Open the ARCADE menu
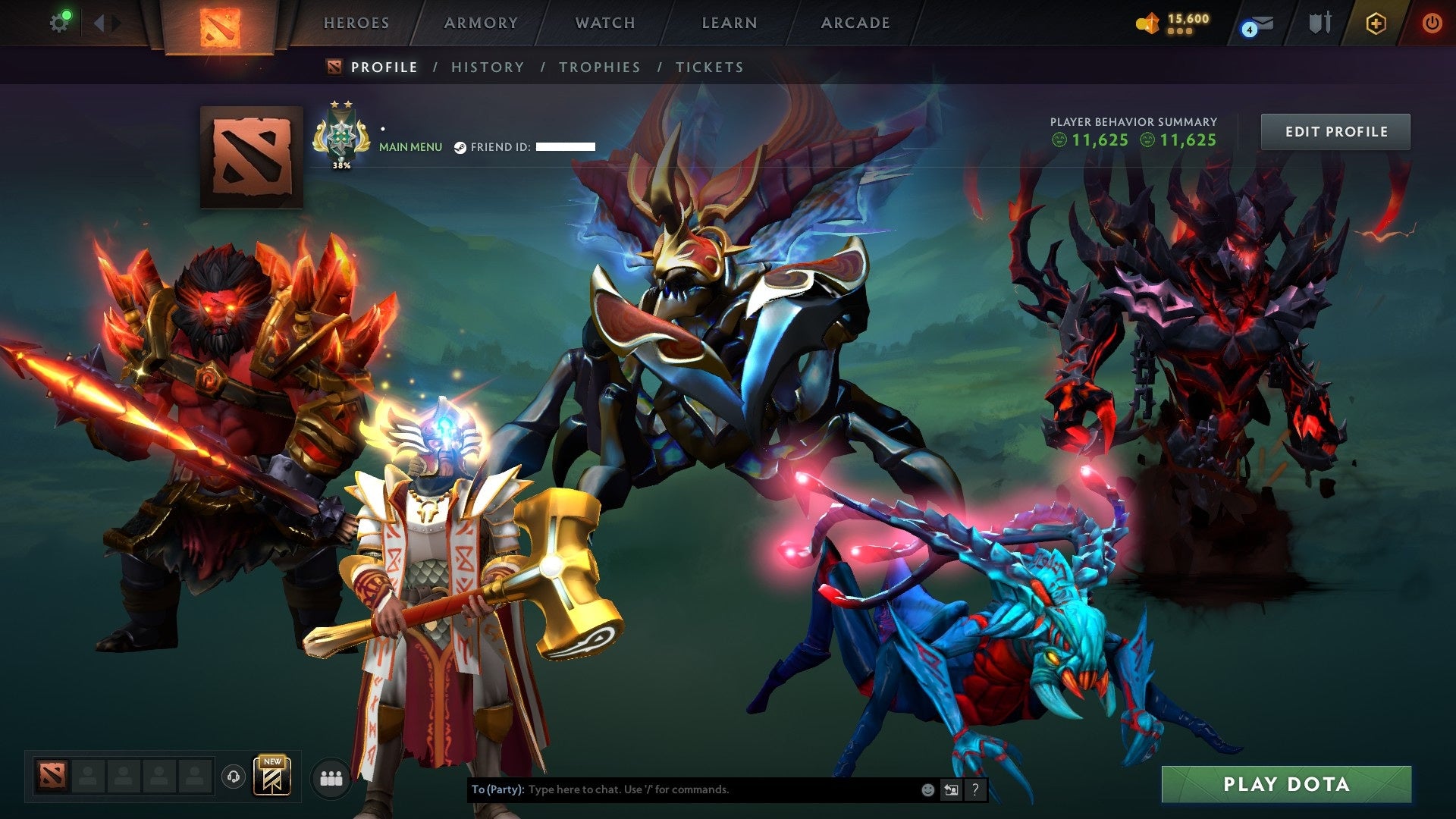 [855, 23]
